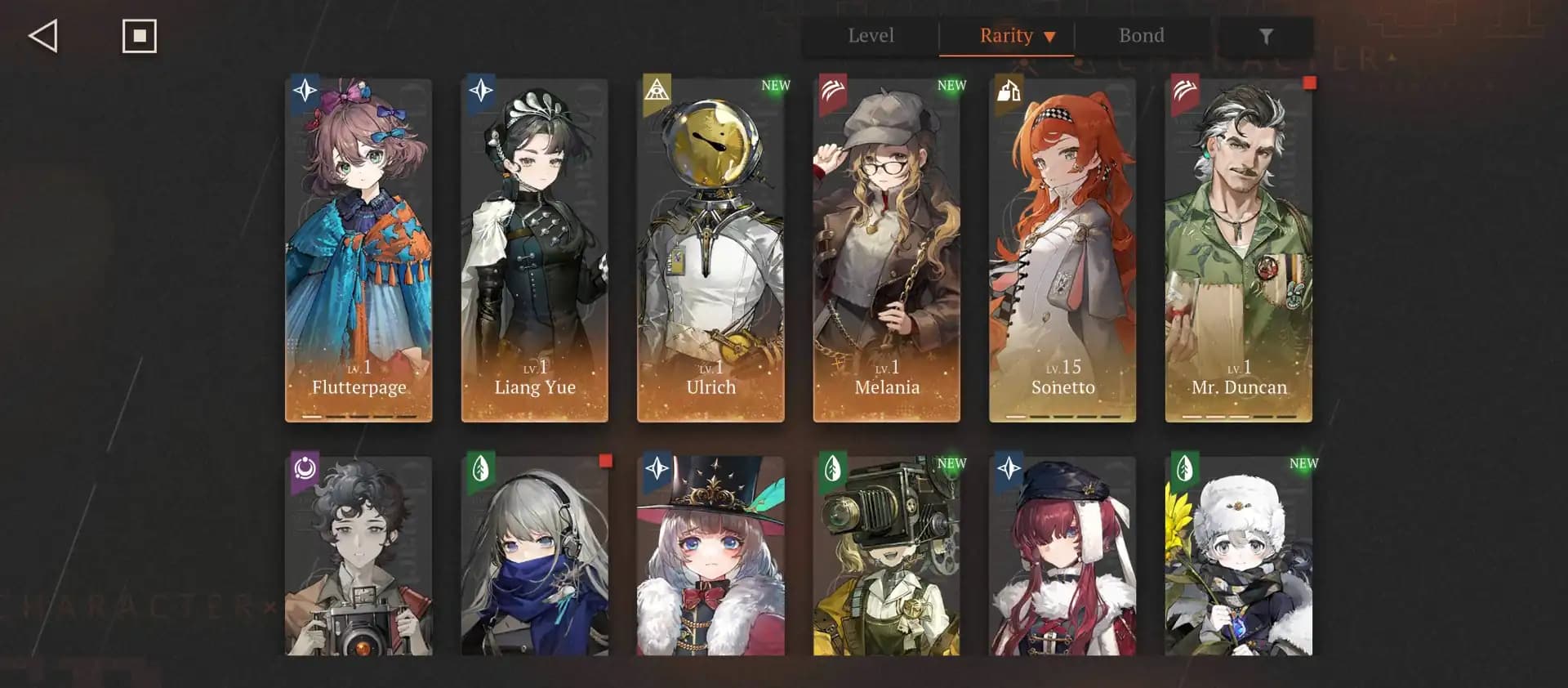
Task: Open the character filter funnel icon
Action: click(1267, 35)
